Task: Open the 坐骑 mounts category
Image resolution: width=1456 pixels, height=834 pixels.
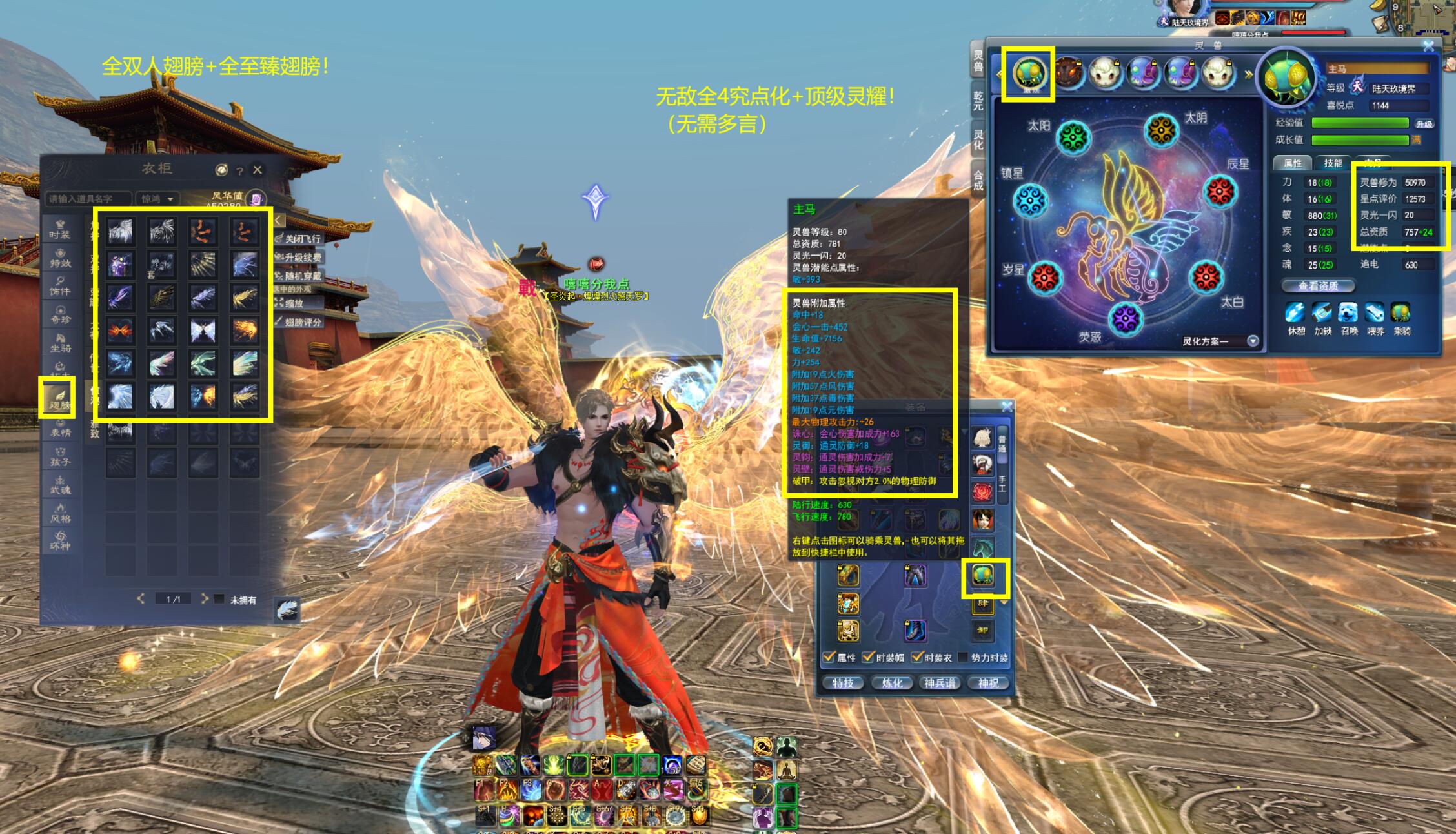Action: click(x=61, y=343)
